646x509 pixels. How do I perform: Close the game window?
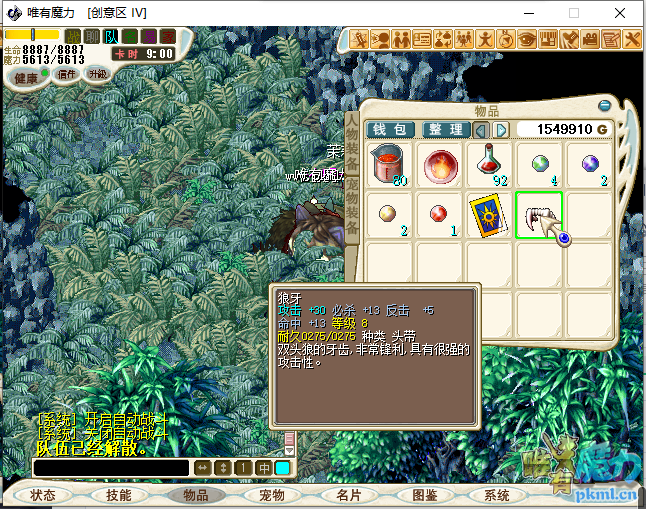(621, 13)
